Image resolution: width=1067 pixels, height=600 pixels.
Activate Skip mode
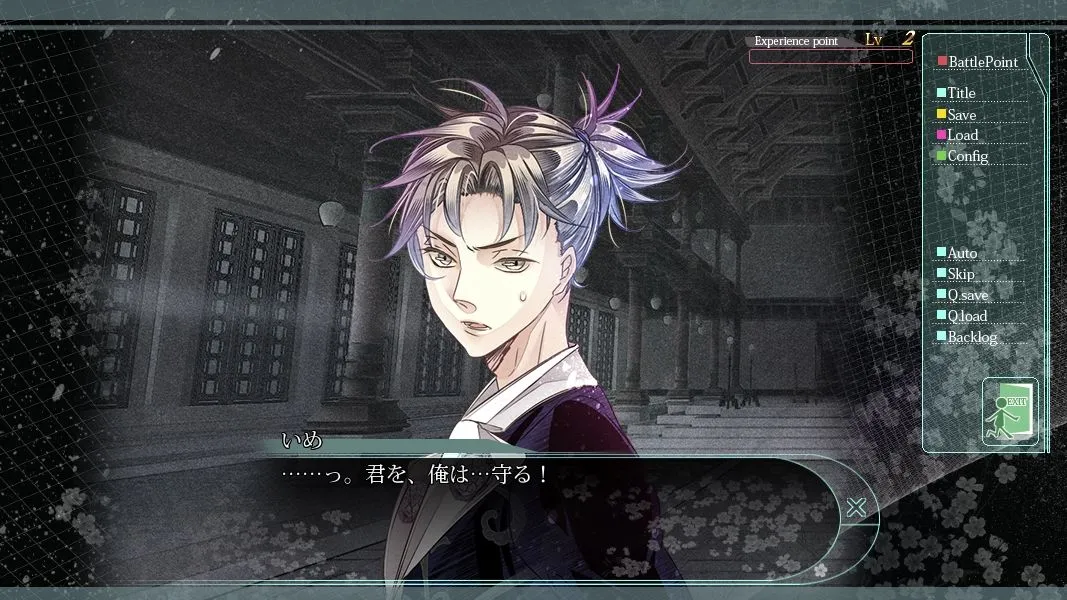click(x=960, y=274)
